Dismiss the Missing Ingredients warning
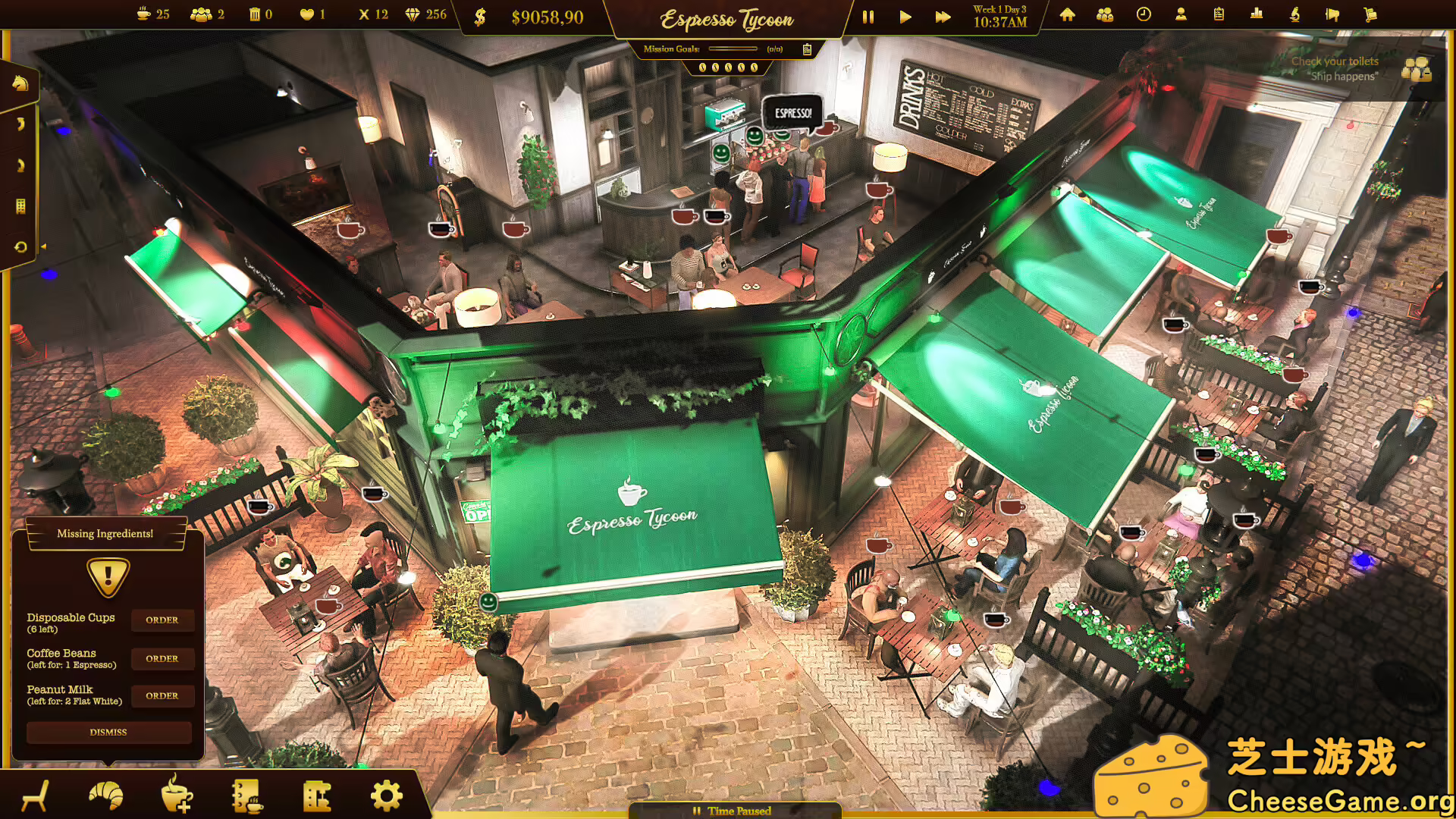The width and height of the screenshot is (1456, 819). [x=108, y=732]
